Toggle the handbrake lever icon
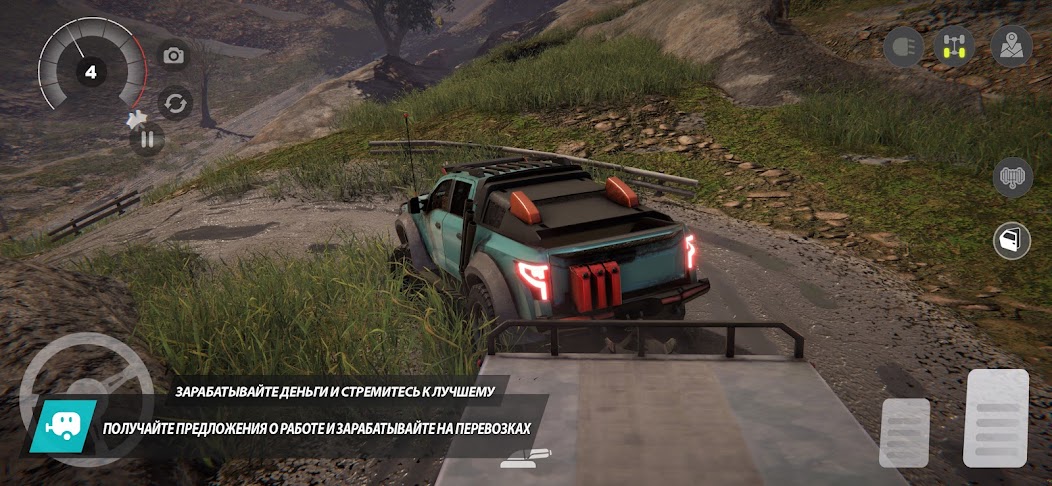 (x=524, y=458)
